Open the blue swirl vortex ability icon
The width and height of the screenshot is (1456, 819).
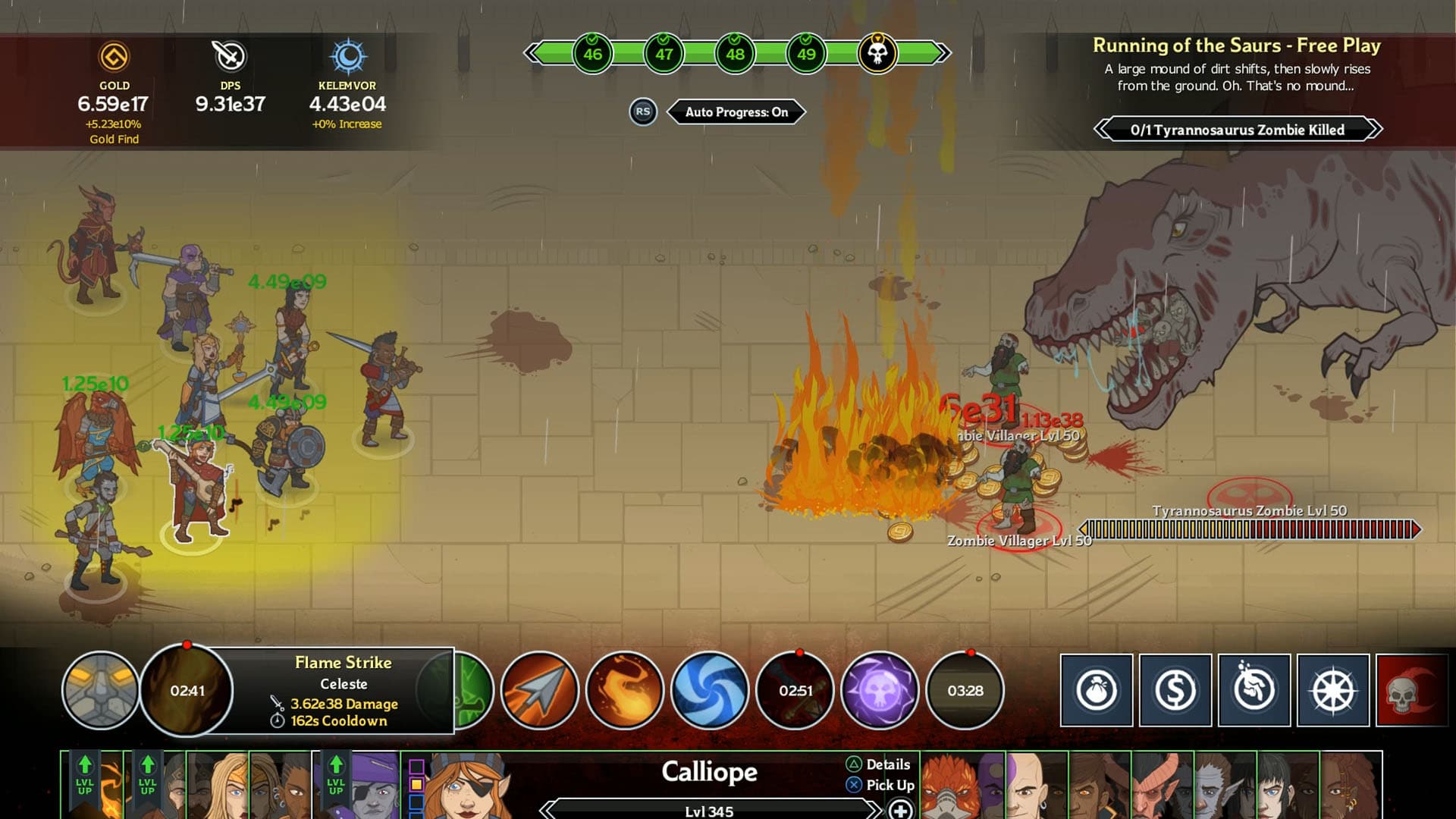tap(709, 691)
